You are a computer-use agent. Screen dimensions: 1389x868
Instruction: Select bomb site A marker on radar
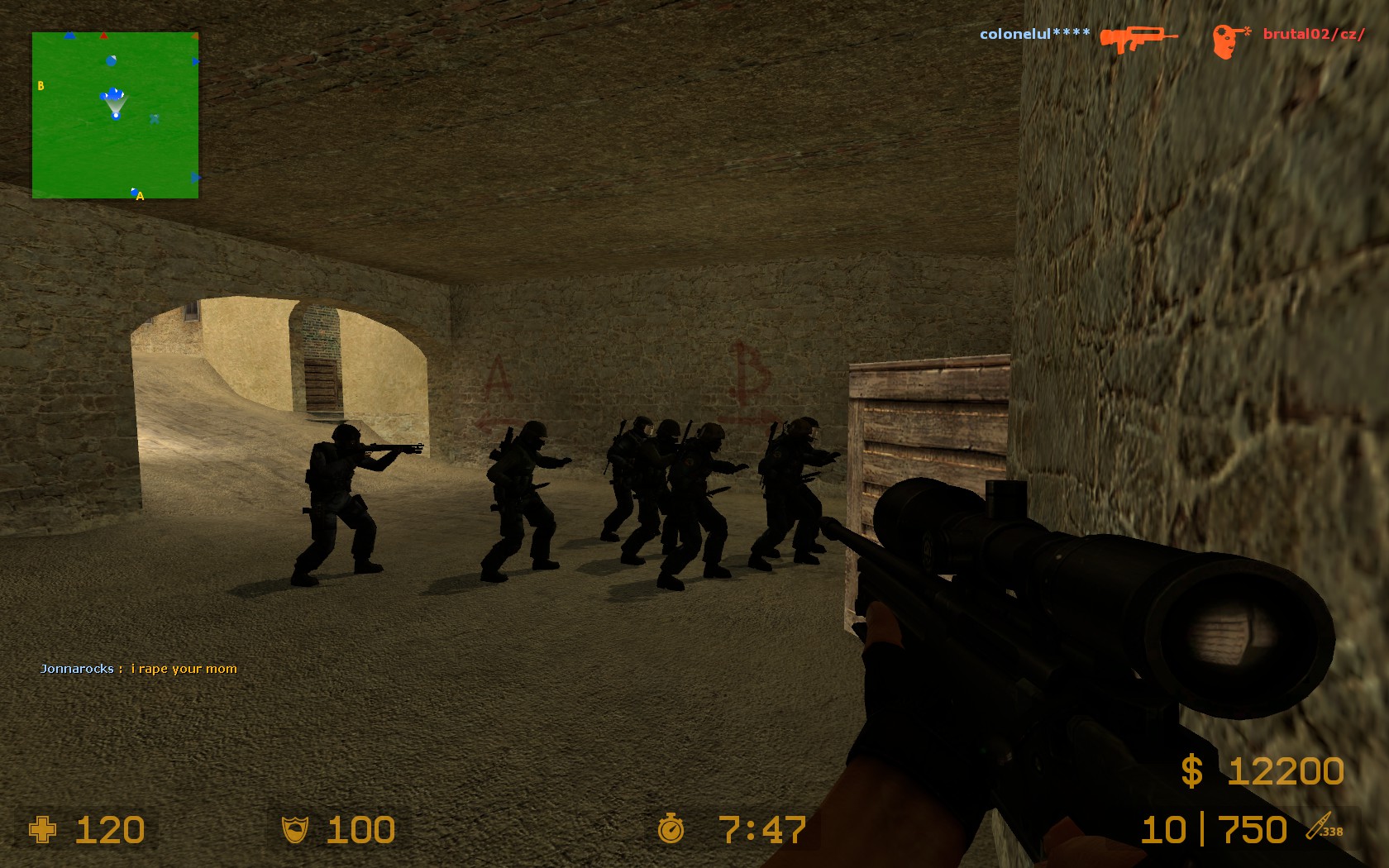140,196
